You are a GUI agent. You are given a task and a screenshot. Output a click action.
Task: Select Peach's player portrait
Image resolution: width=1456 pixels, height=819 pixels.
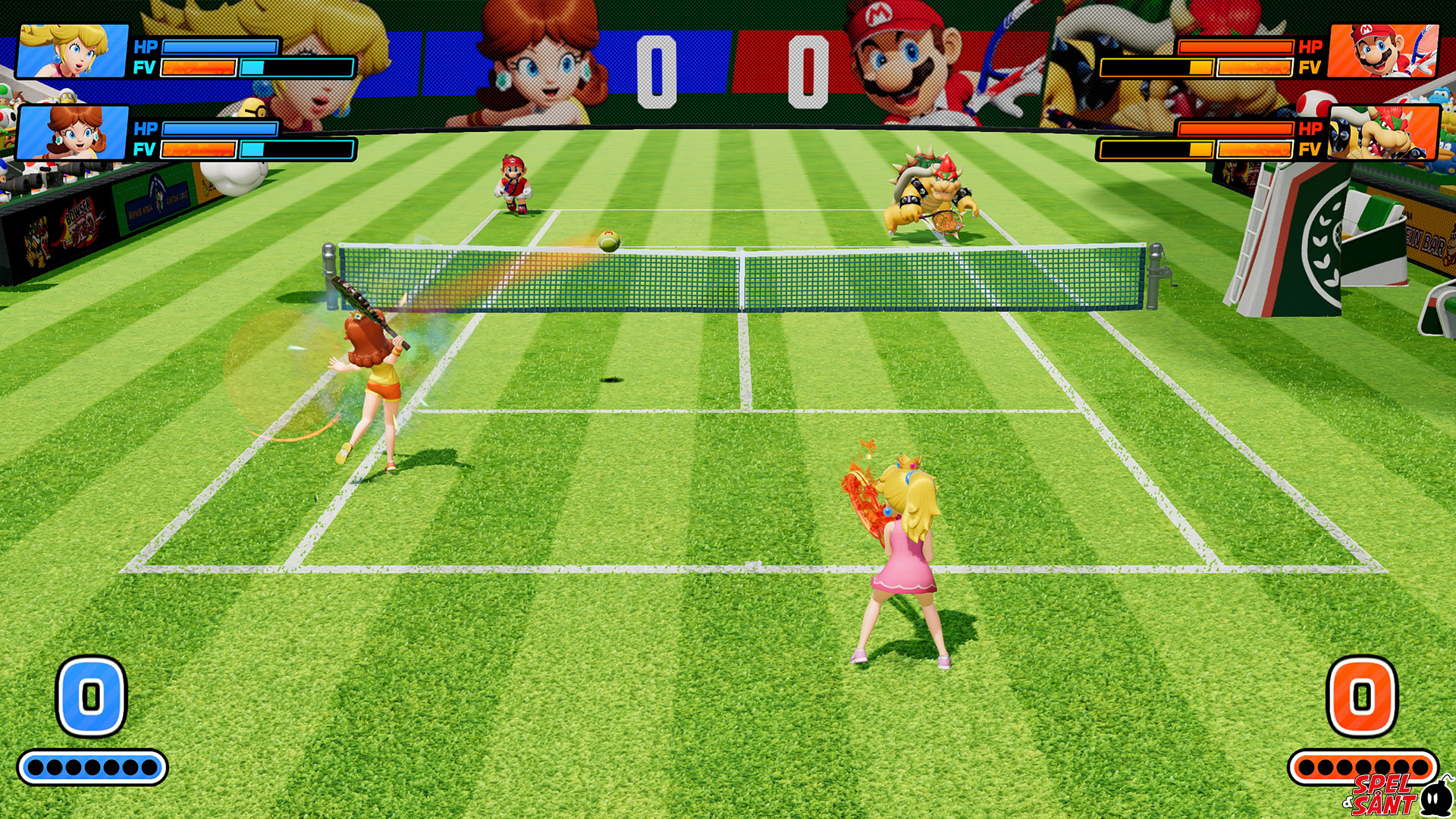coord(73,51)
